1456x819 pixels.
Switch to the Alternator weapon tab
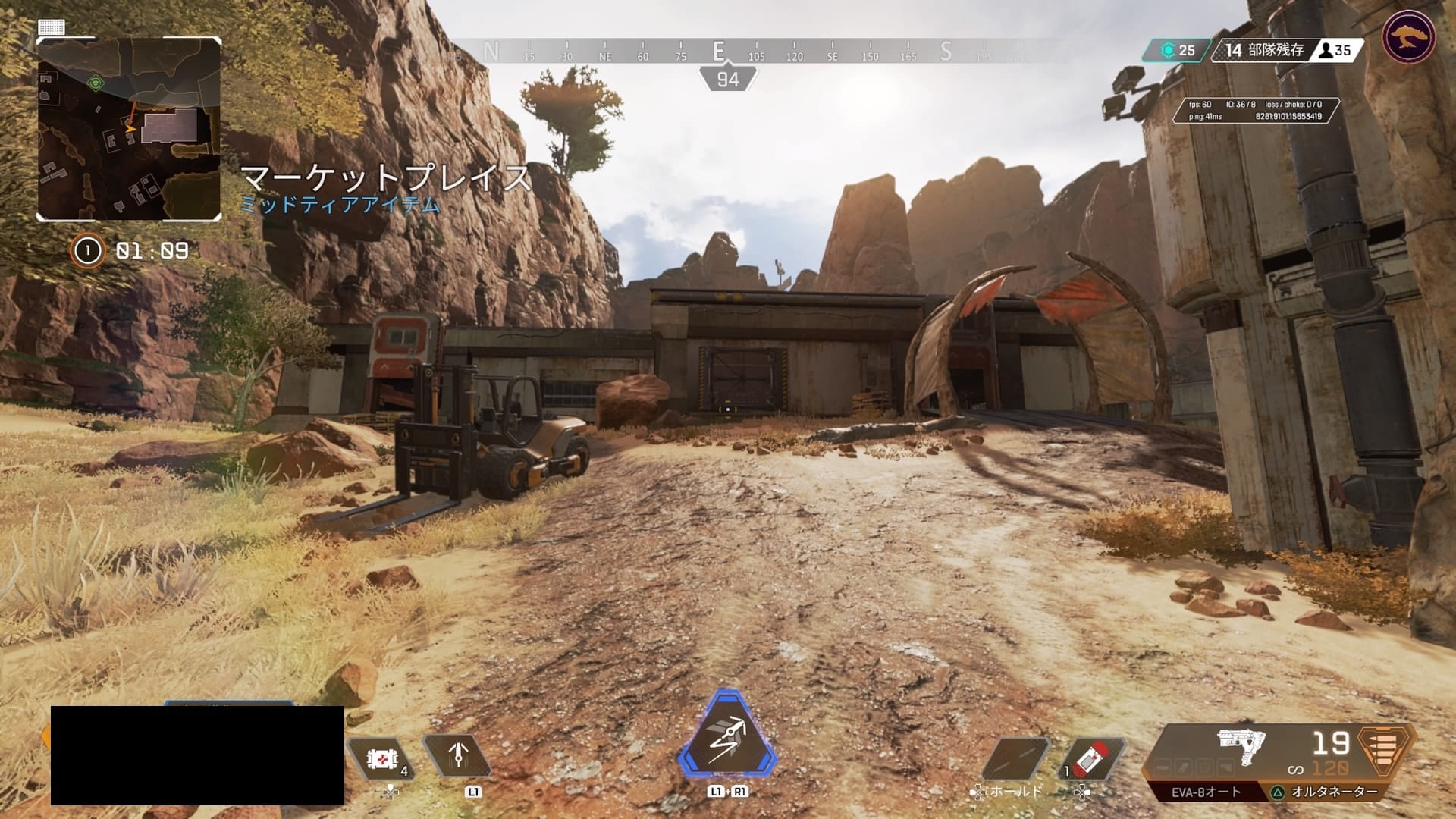tap(1333, 792)
